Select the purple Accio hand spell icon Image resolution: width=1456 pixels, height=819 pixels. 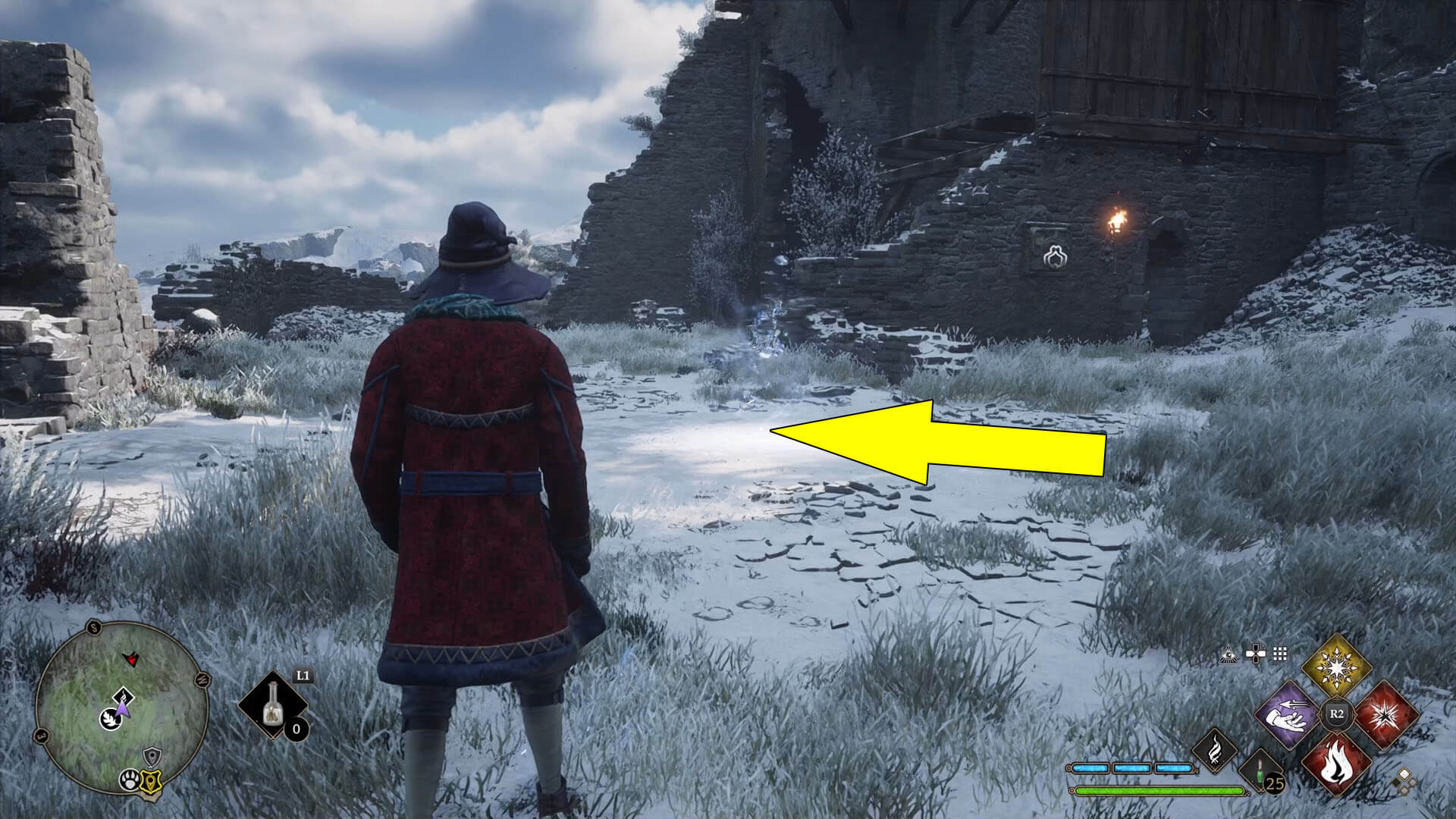(1285, 717)
